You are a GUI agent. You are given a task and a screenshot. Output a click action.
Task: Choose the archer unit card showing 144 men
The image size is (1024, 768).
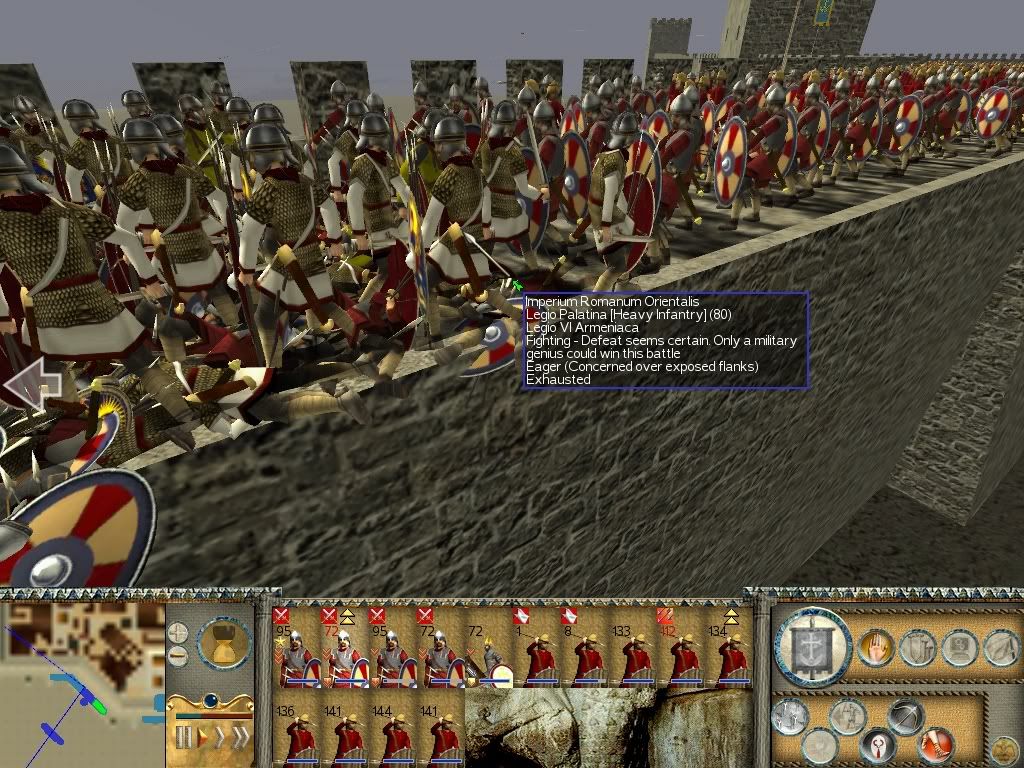click(394, 735)
